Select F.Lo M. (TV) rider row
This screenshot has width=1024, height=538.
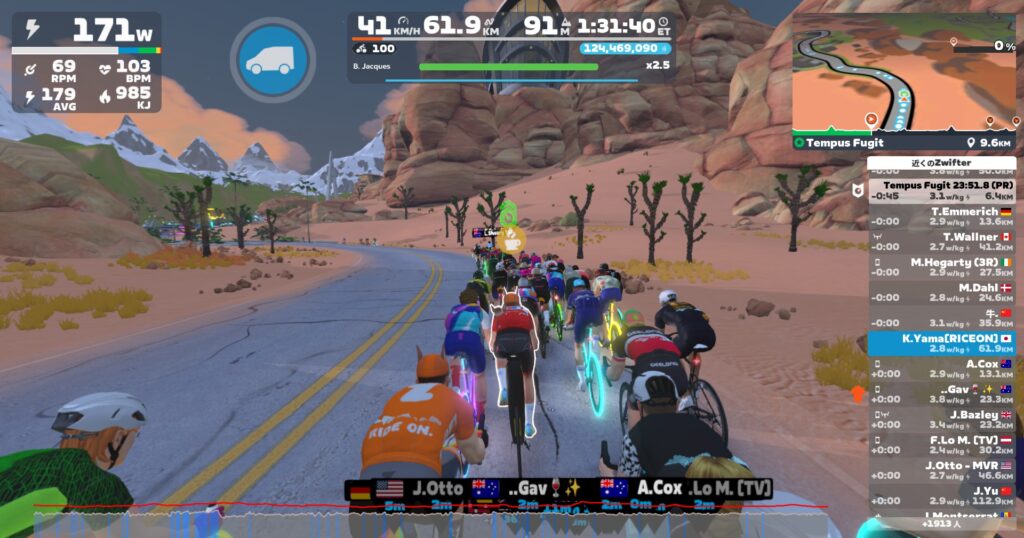coord(941,445)
